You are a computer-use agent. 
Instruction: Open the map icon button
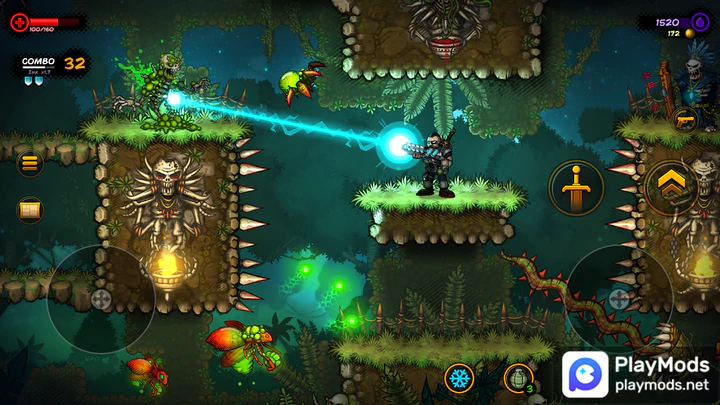[30, 210]
